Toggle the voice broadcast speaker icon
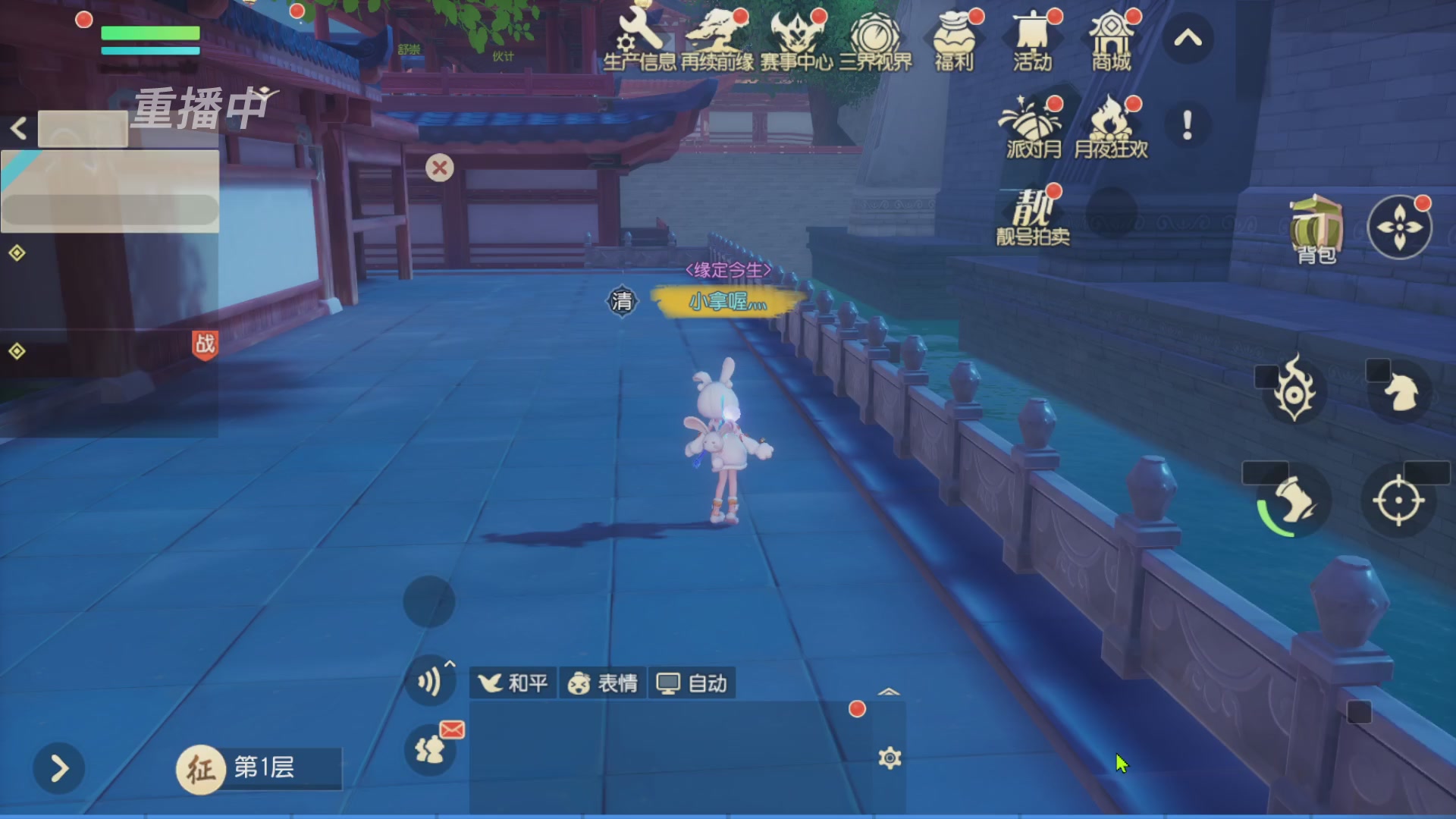This screenshot has height=819, width=1456. [x=430, y=680]
